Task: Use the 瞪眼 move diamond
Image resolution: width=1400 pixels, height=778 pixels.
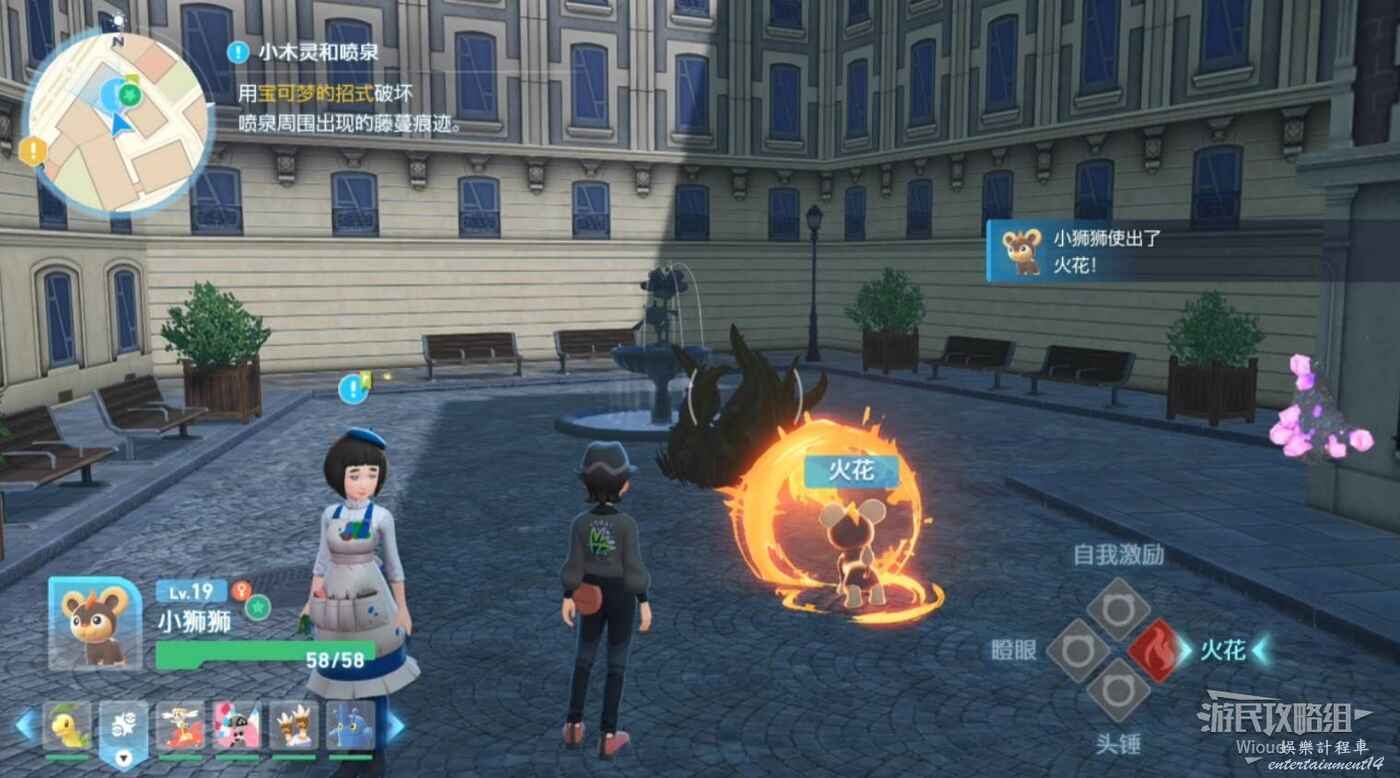Action: pos(1077,651)
